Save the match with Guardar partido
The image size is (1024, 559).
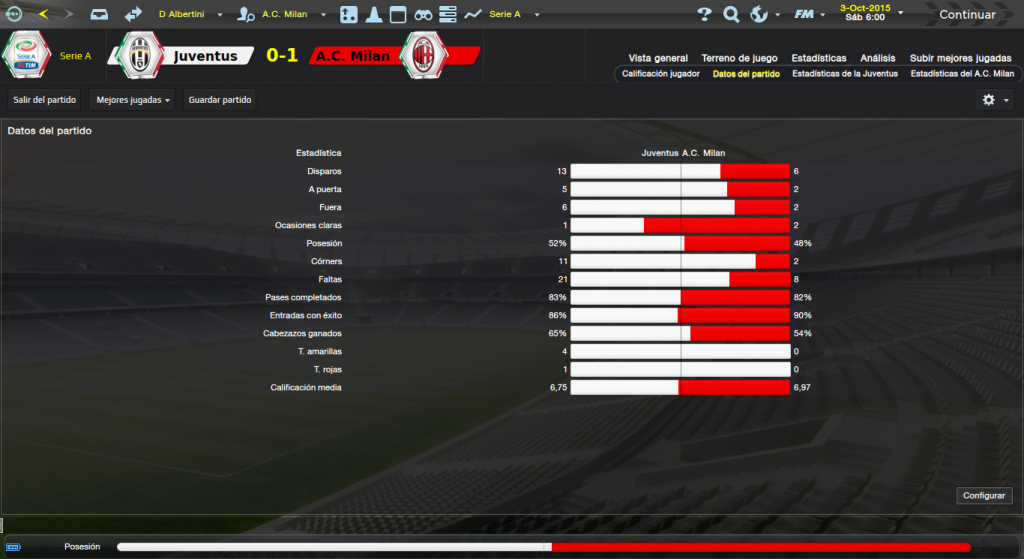220,100
